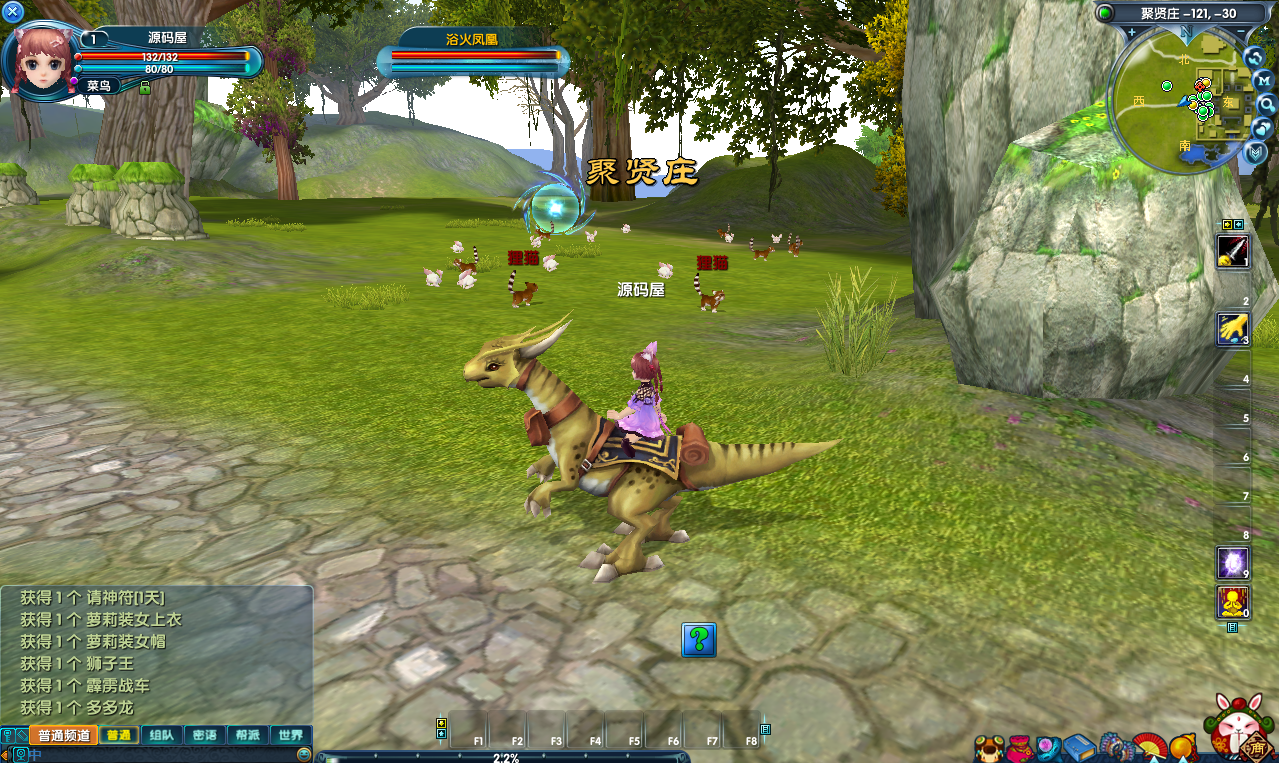Activate the purple orb skill in slot 9

tap(1233, 563)
